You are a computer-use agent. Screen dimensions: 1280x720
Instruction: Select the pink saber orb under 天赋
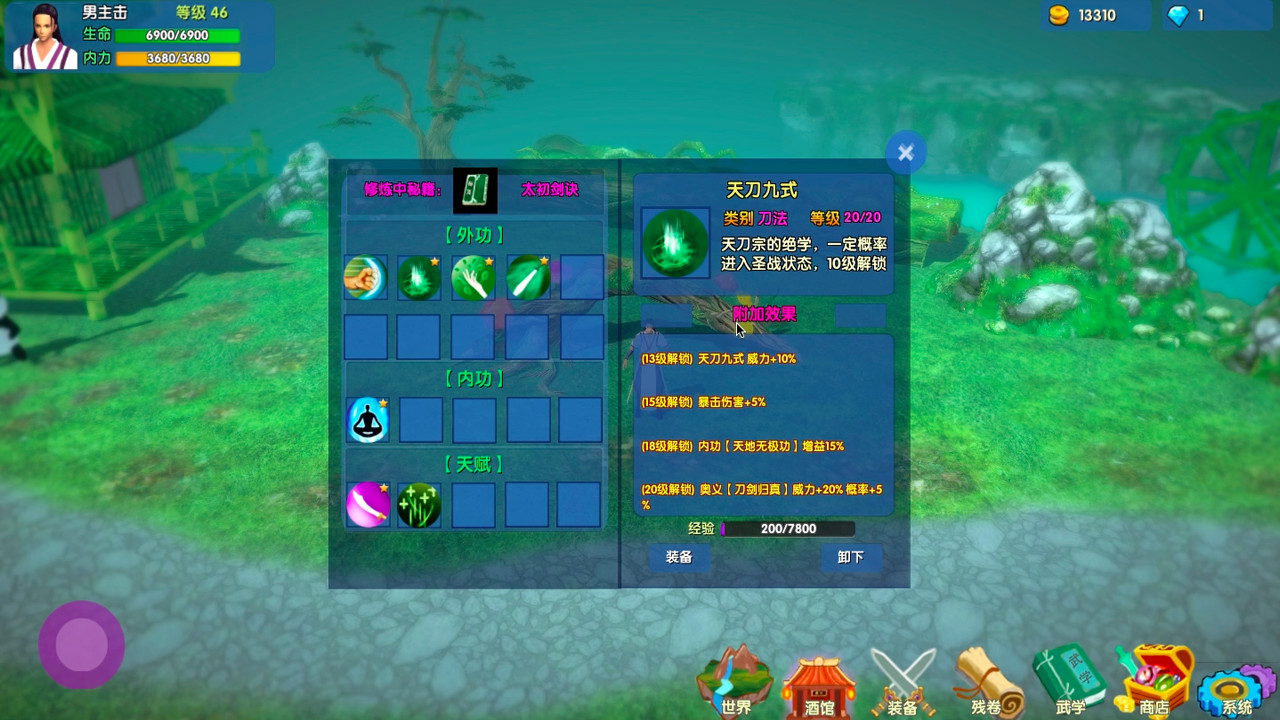367,504
